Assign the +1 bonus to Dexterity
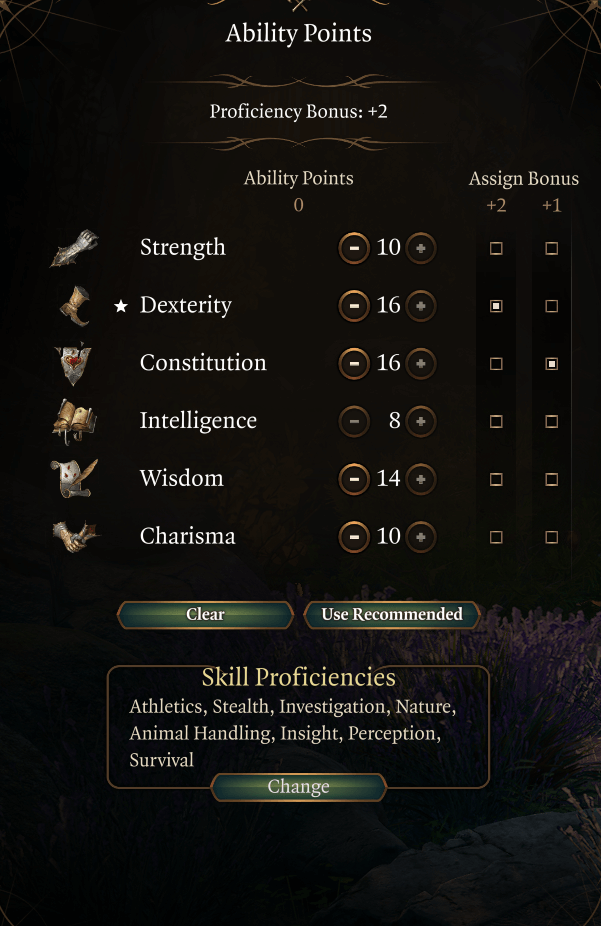The height and width of the screenshot is (926, 601). pyautogui.click(x=551, y=307)
